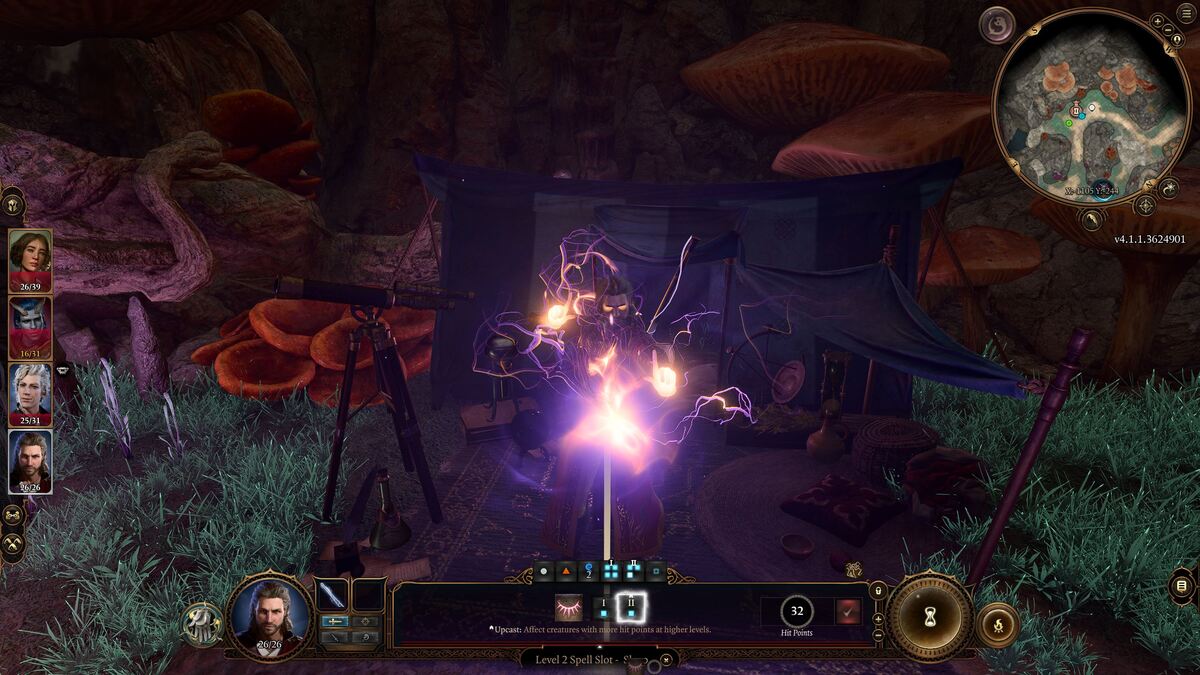Open the game menu hamburger button
This screenshot has width=1200, height=675.
pyautogui.click(x=1182, y=587)
